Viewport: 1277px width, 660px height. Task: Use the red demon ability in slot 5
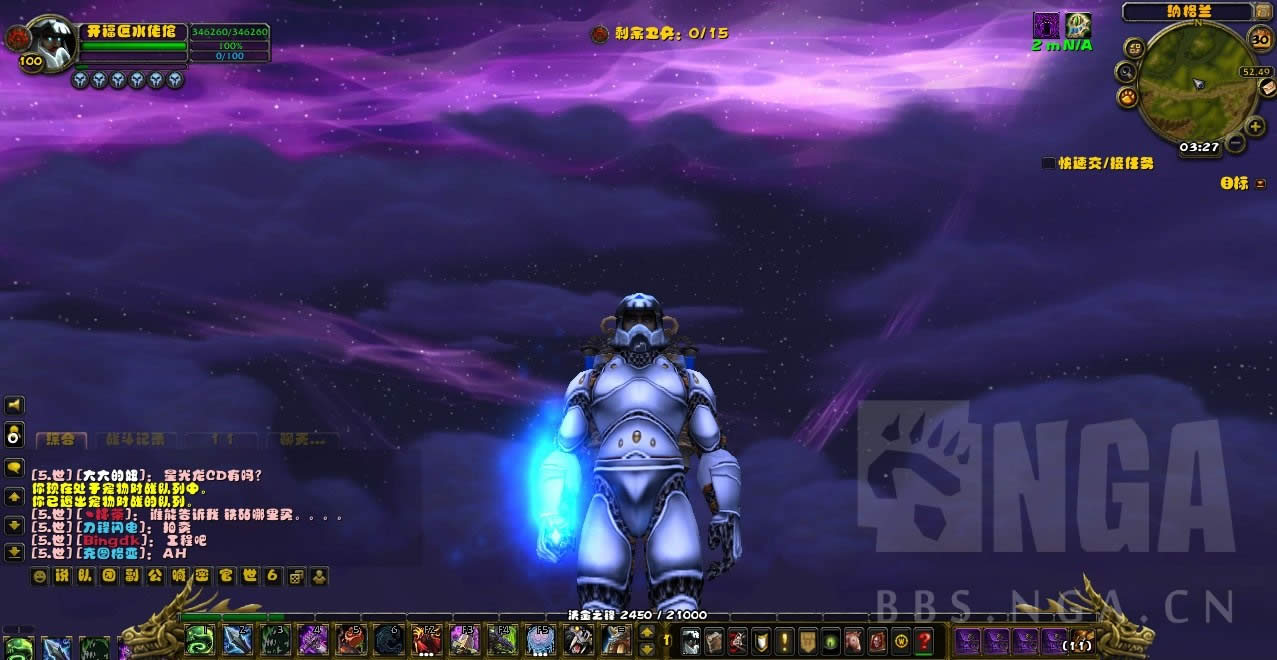350,639
